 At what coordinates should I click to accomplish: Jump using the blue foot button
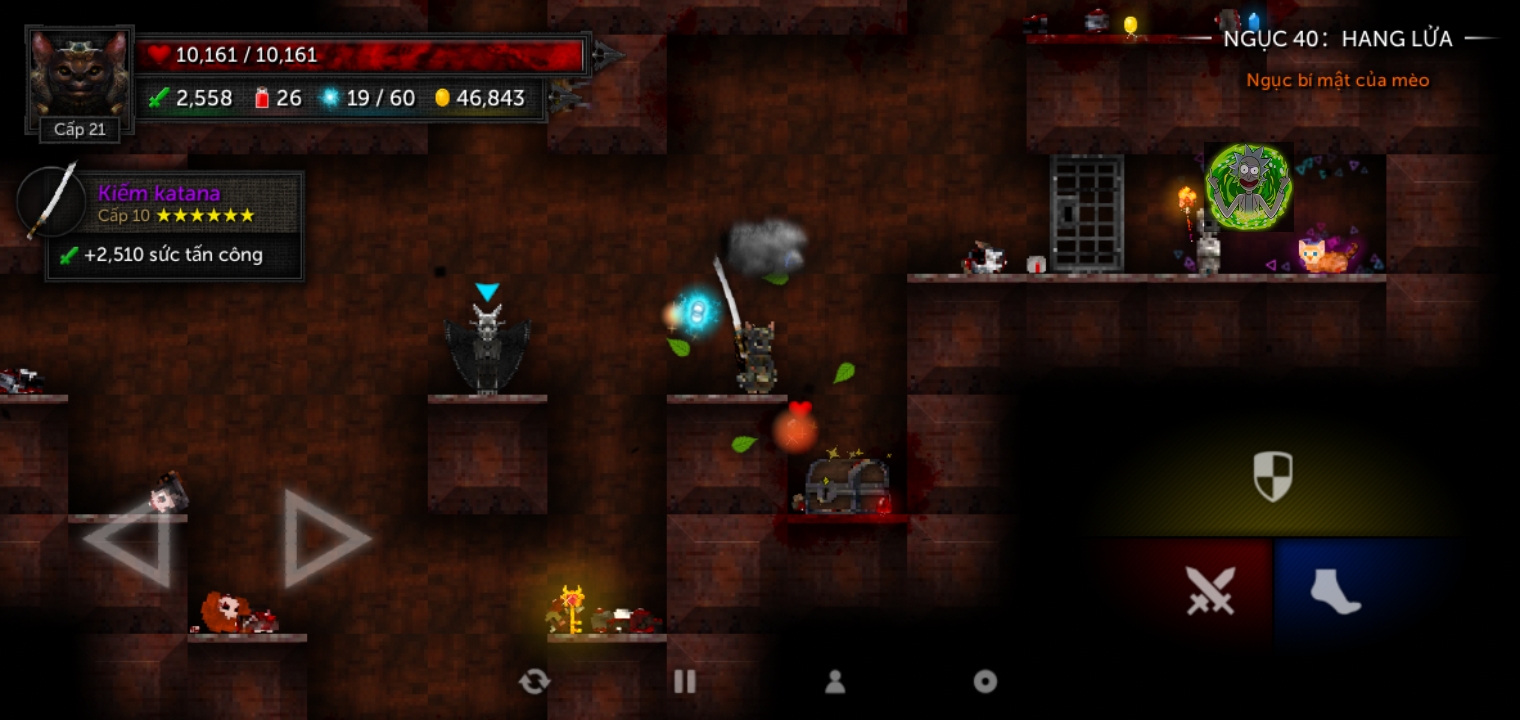pos(1335,590)
